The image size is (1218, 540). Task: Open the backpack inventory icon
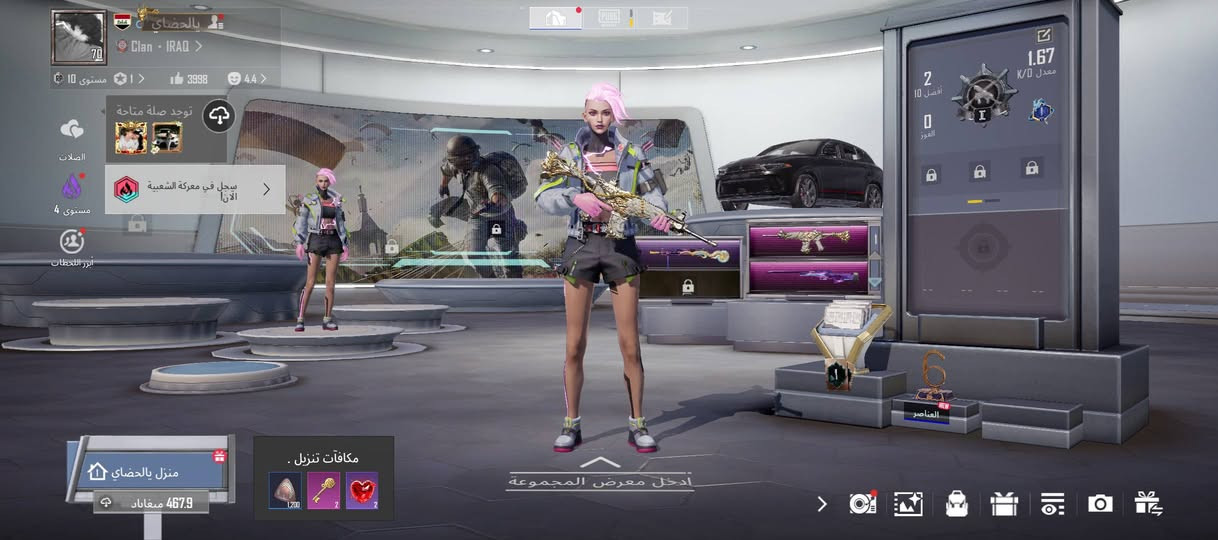pyautogui.click(x=957, y=504)
